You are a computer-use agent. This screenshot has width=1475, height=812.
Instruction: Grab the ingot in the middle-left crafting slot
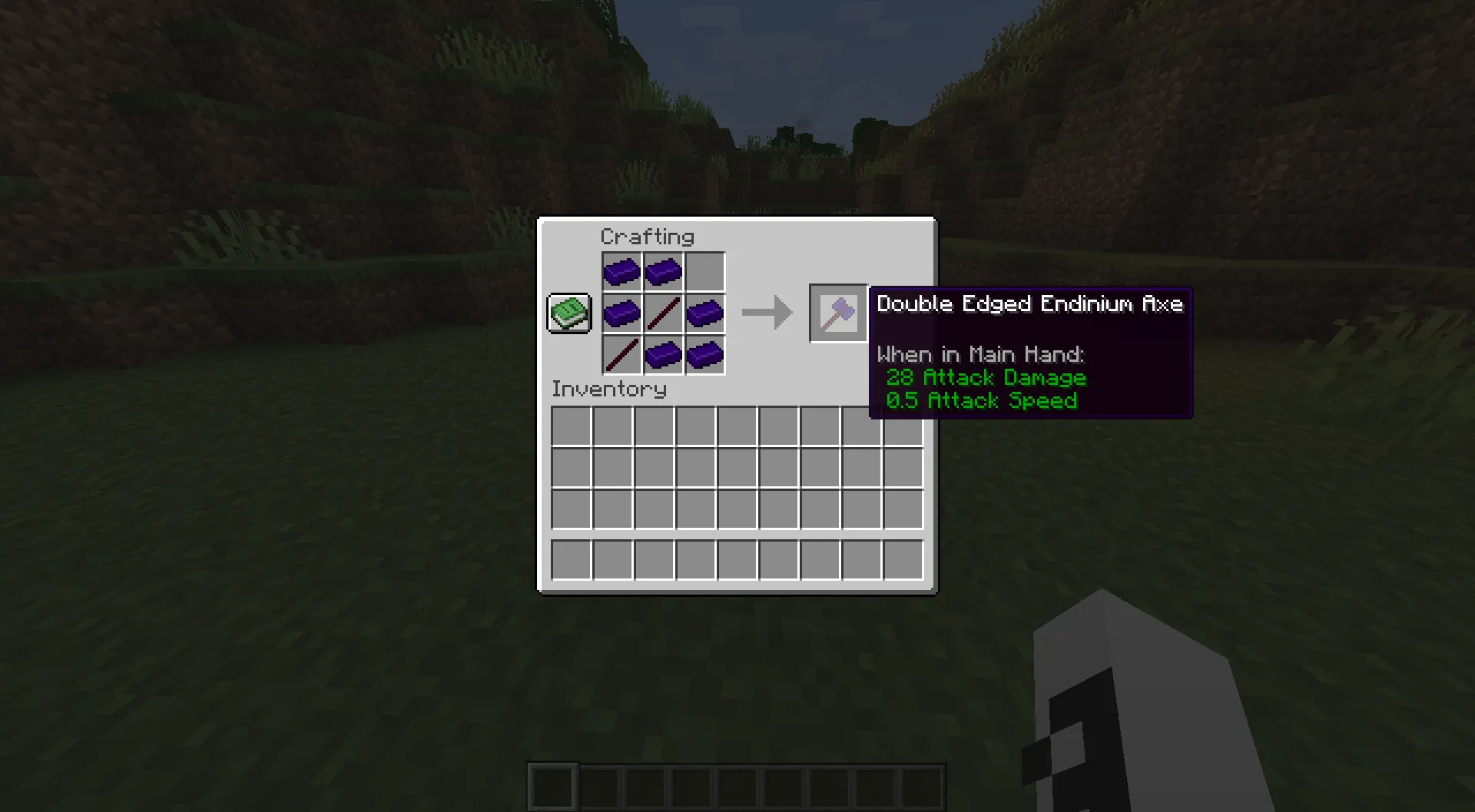(x=622, y=312)
